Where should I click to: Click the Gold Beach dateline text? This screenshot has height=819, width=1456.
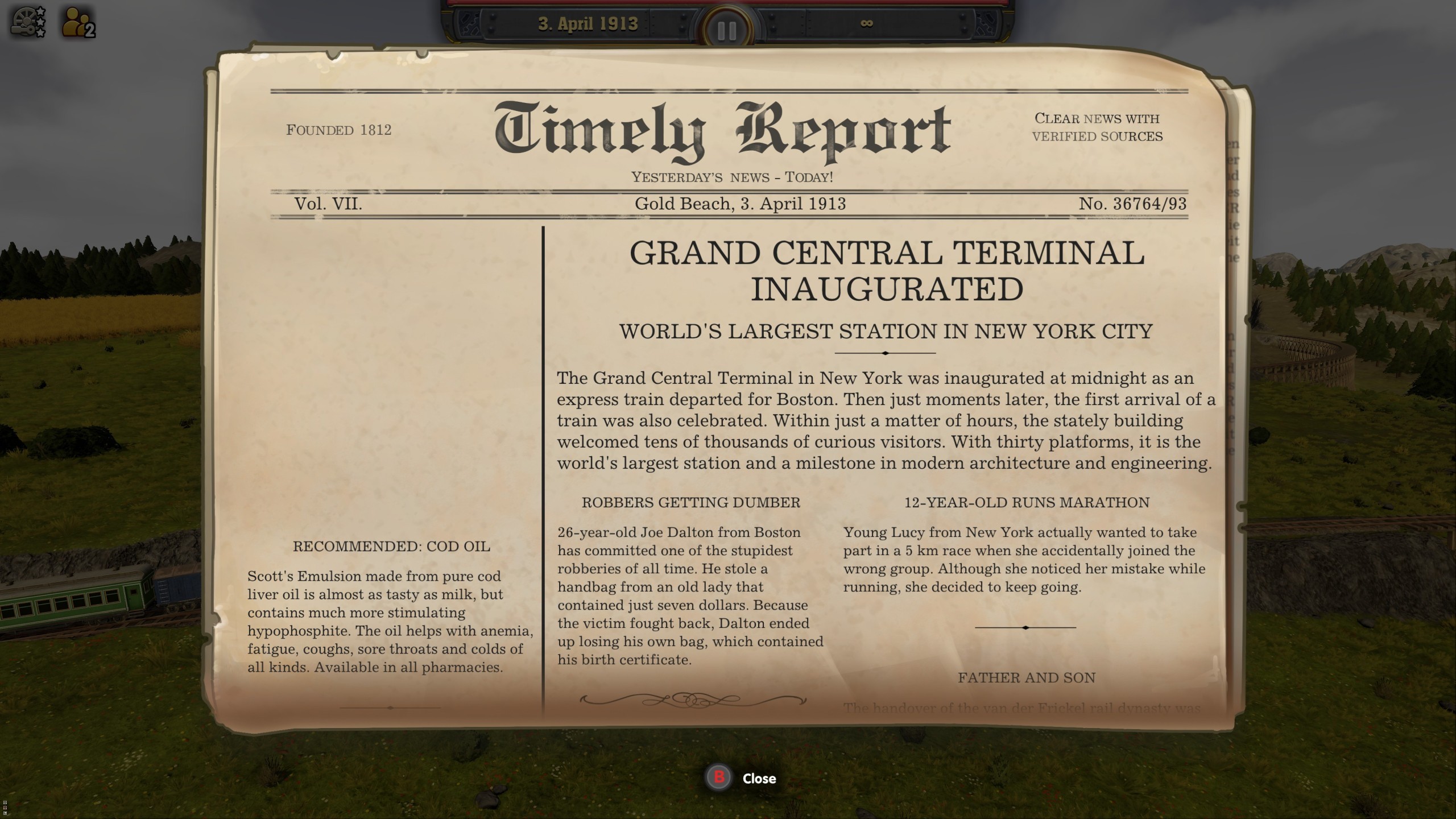click(741, 204)
